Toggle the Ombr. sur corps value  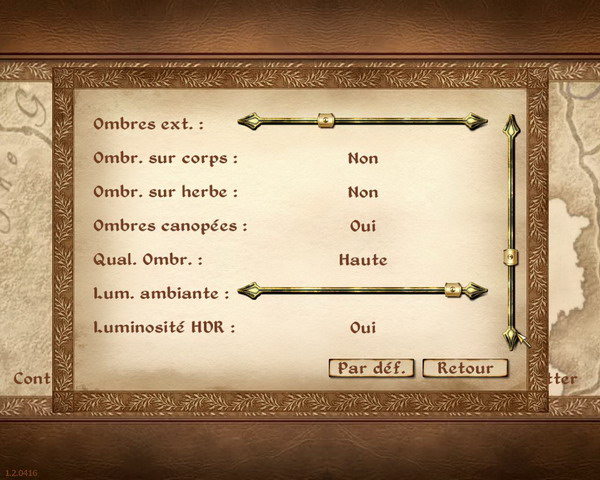tap(363, 158)
